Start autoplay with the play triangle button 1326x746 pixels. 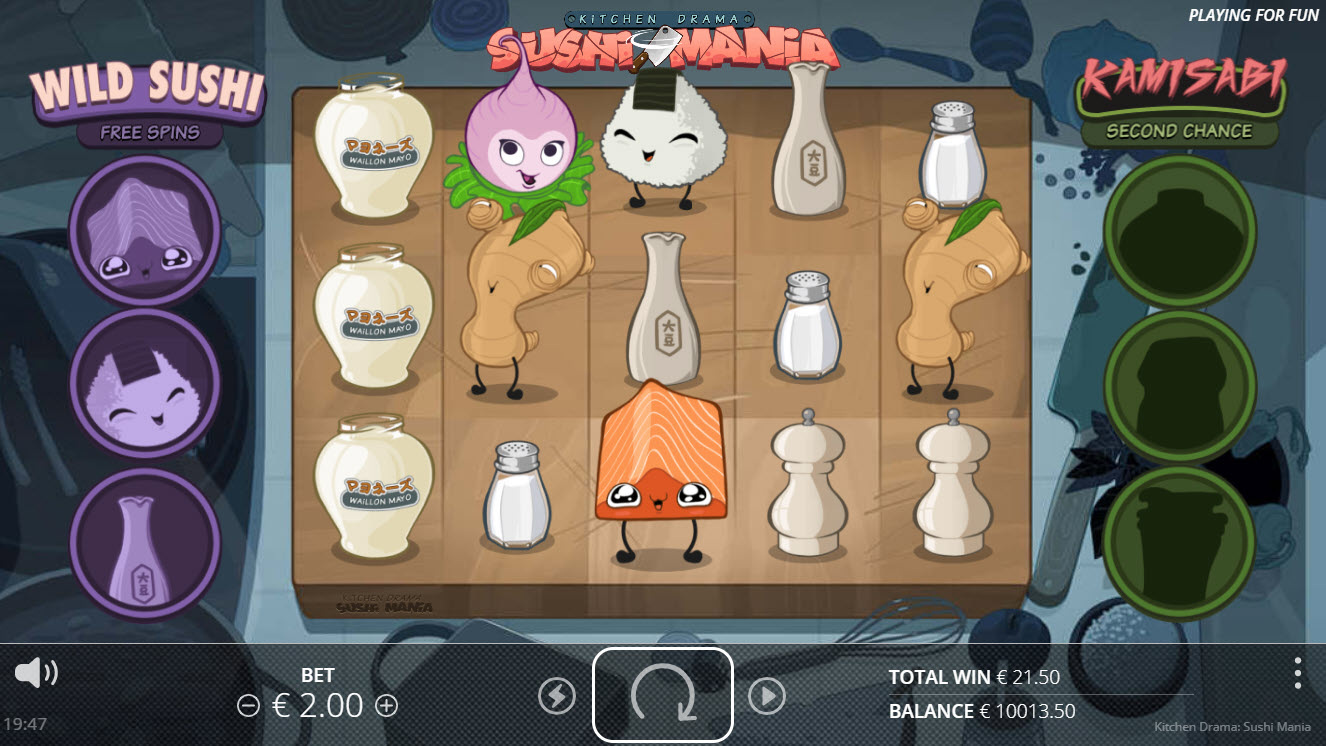coord(767,696)
